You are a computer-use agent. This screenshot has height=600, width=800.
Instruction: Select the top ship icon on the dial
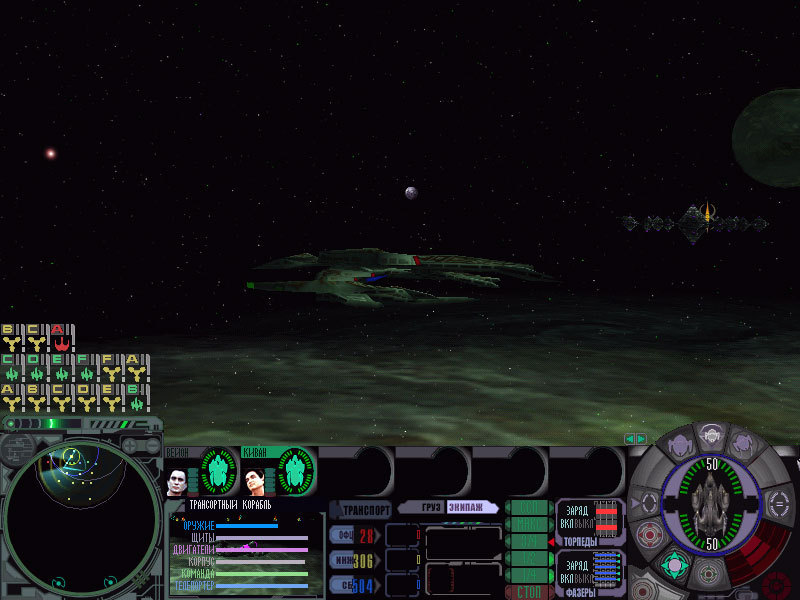(709, 437)
